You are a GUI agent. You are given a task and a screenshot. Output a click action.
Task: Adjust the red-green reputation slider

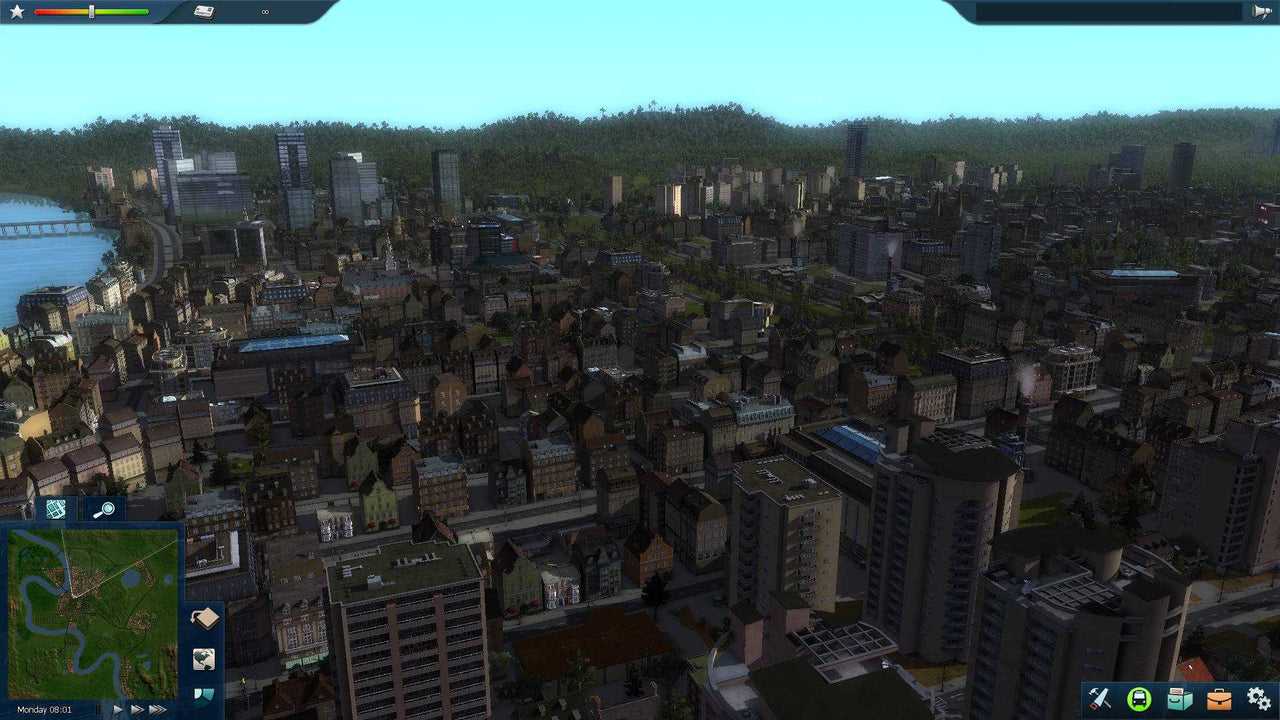tap(90, 13)
